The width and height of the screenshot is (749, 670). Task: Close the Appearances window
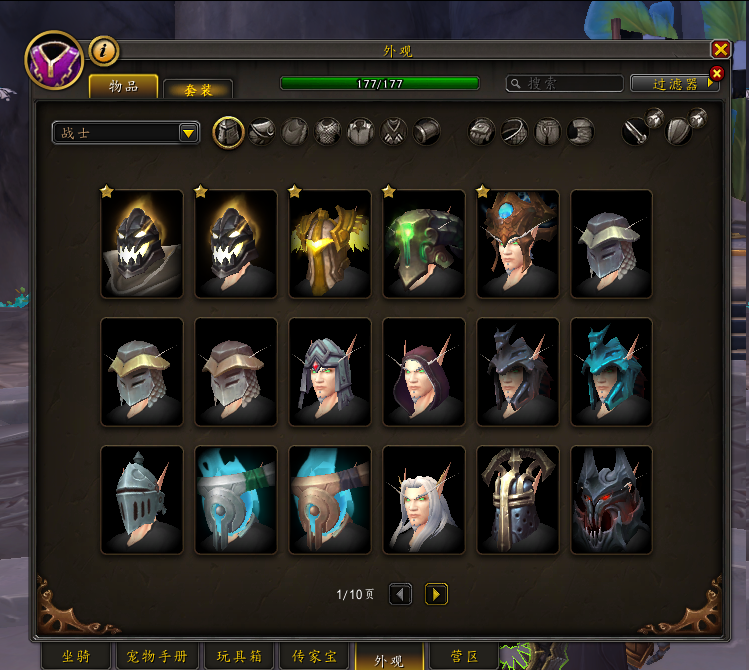720,50
